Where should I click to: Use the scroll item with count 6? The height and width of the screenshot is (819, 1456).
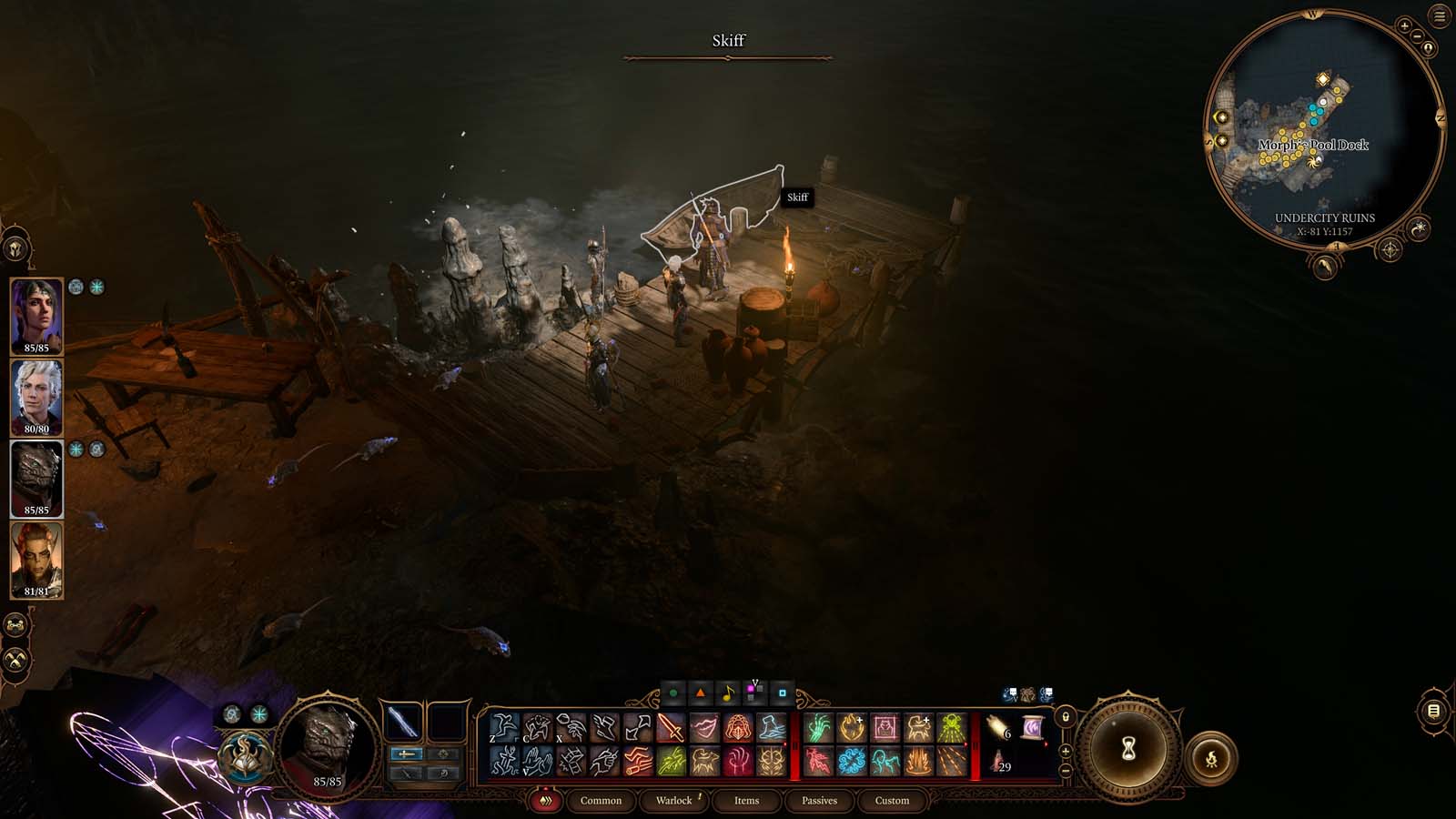click(998, 728)
